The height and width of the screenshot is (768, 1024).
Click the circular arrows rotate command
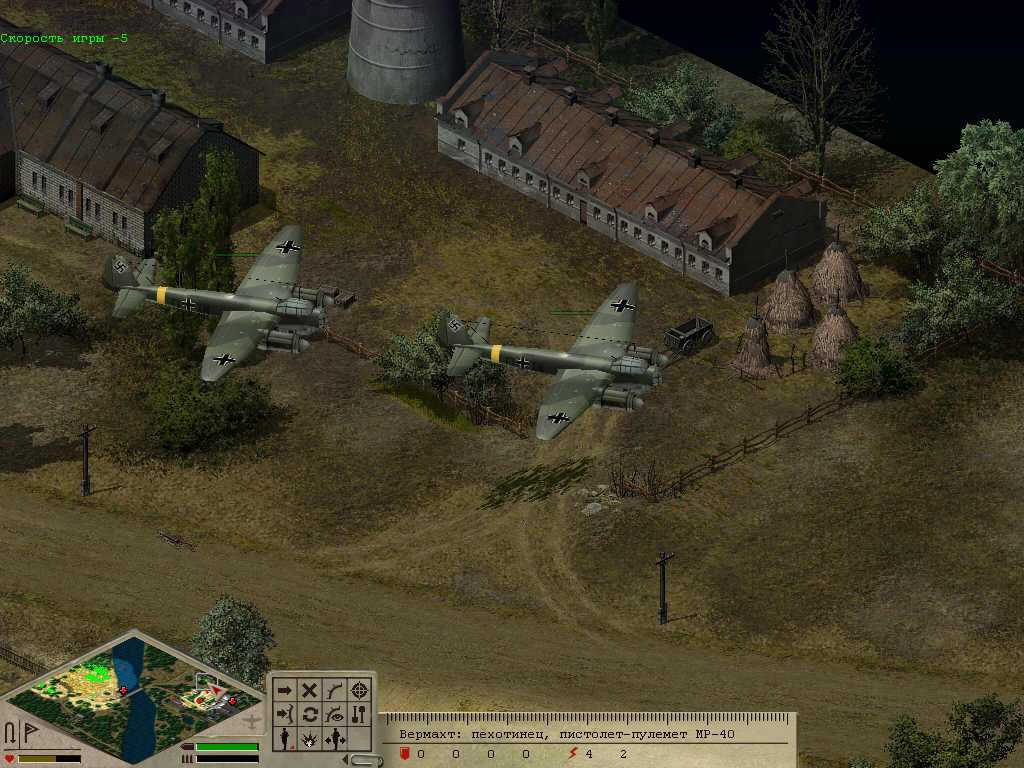point(310,714)
